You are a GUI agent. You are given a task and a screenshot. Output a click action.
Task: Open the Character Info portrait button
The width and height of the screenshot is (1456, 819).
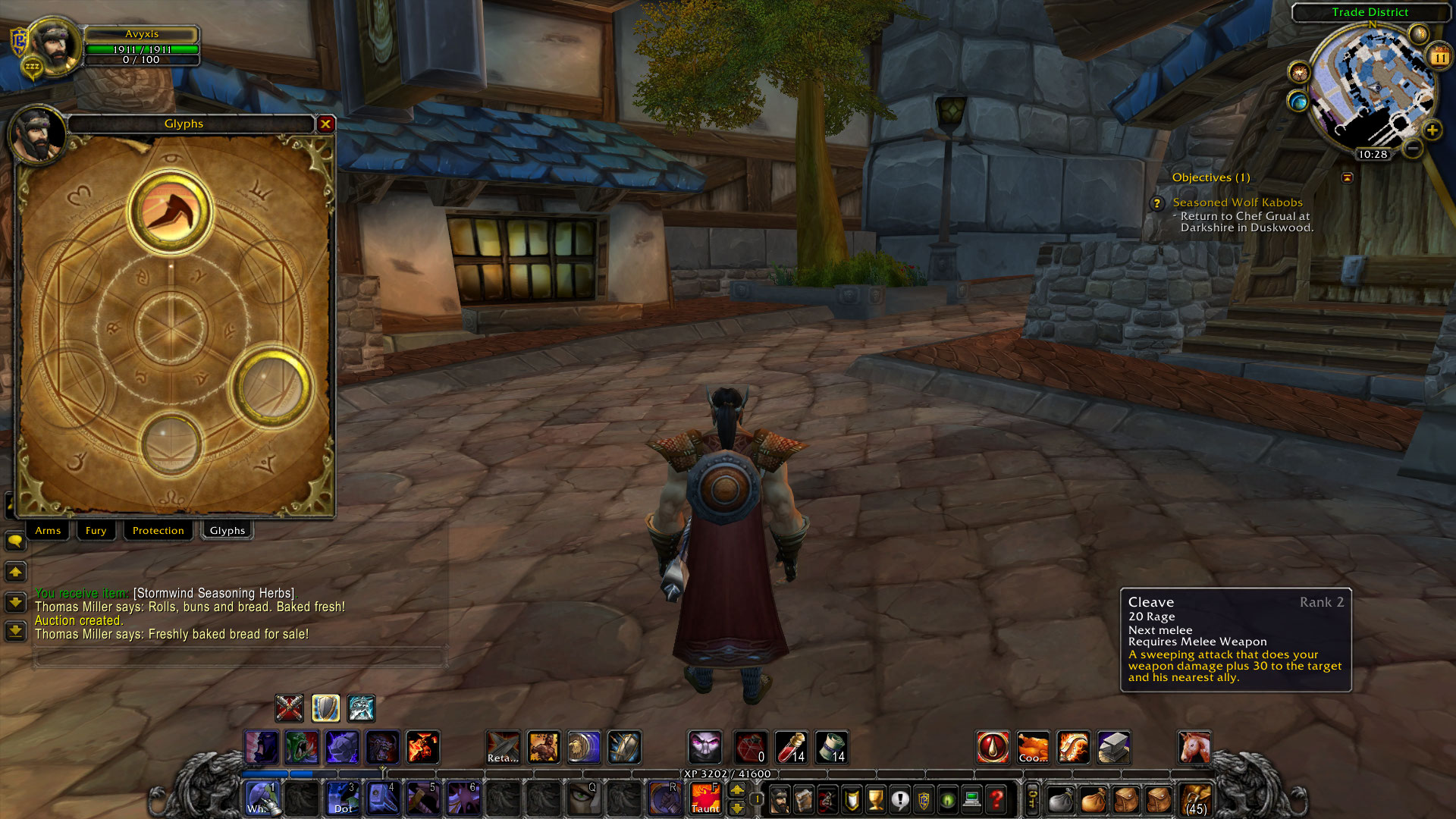point(780,799)
